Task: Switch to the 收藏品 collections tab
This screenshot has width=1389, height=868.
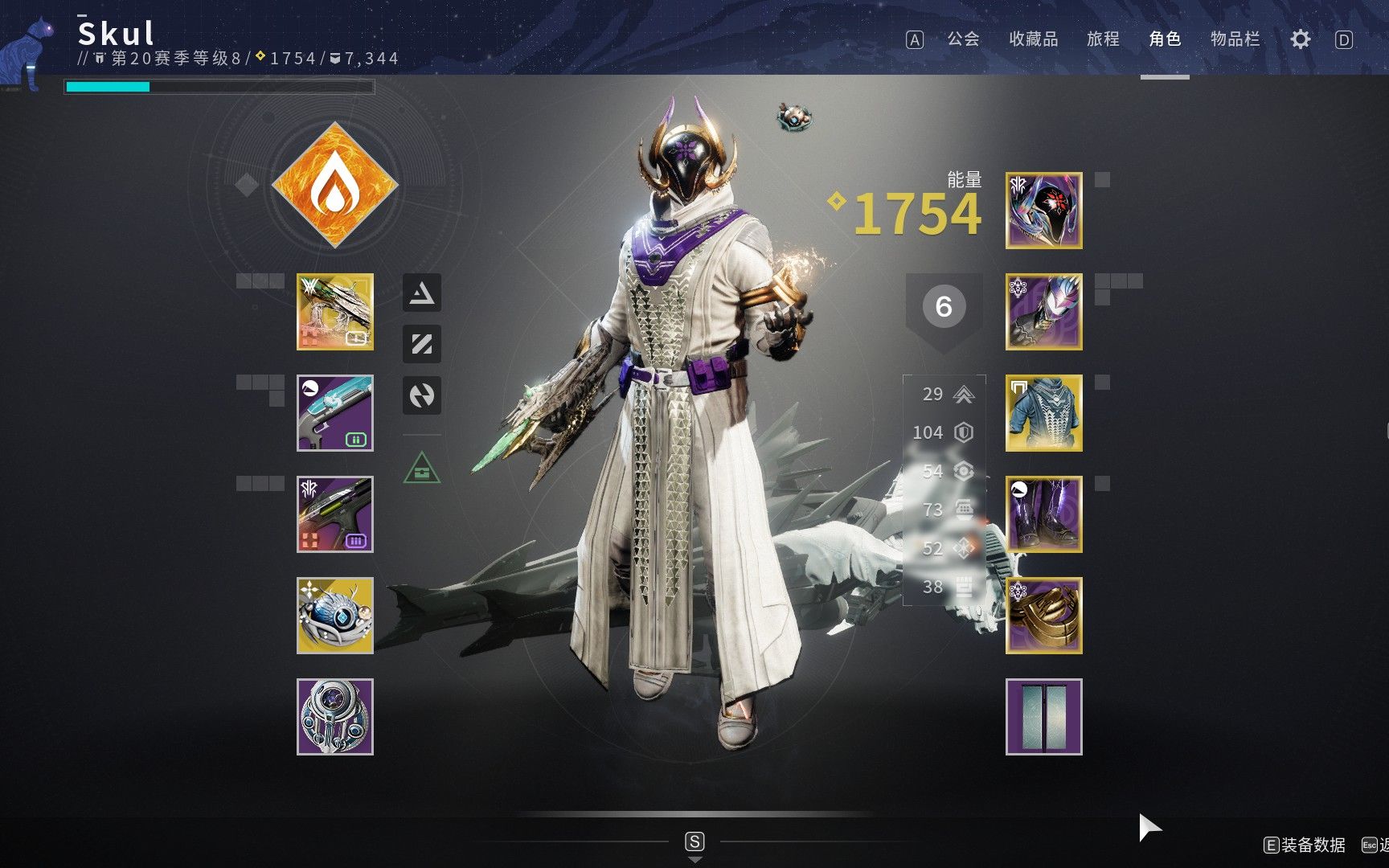Action: tap(1033, 39)
